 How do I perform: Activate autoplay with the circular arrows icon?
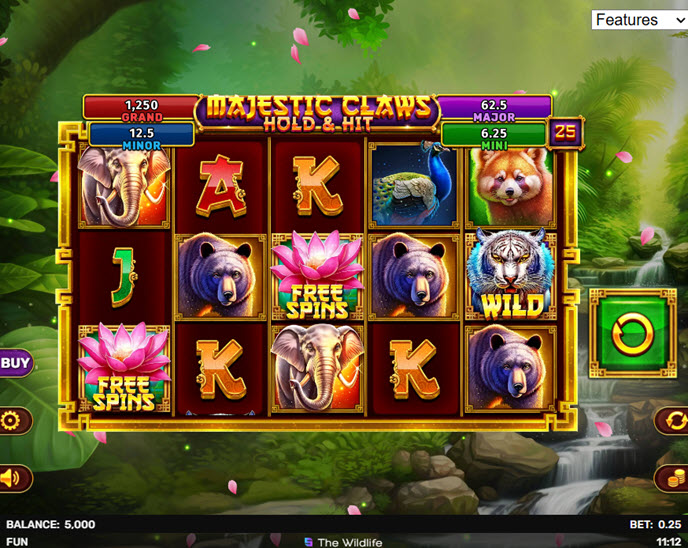coord(672,420)
